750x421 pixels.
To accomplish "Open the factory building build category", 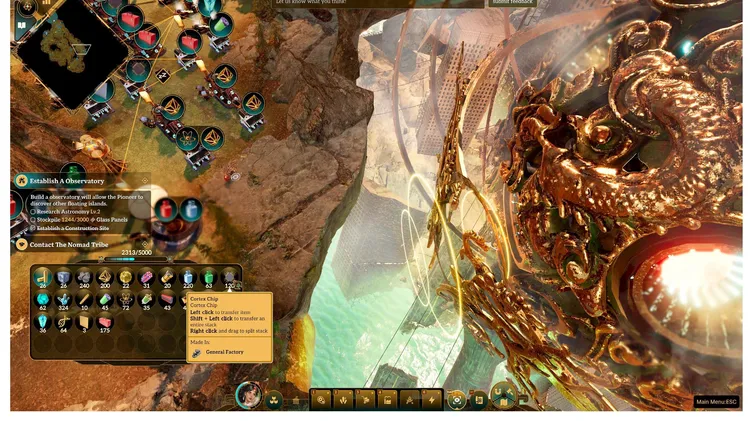I will pyautogui.click(x=387, y=399).
